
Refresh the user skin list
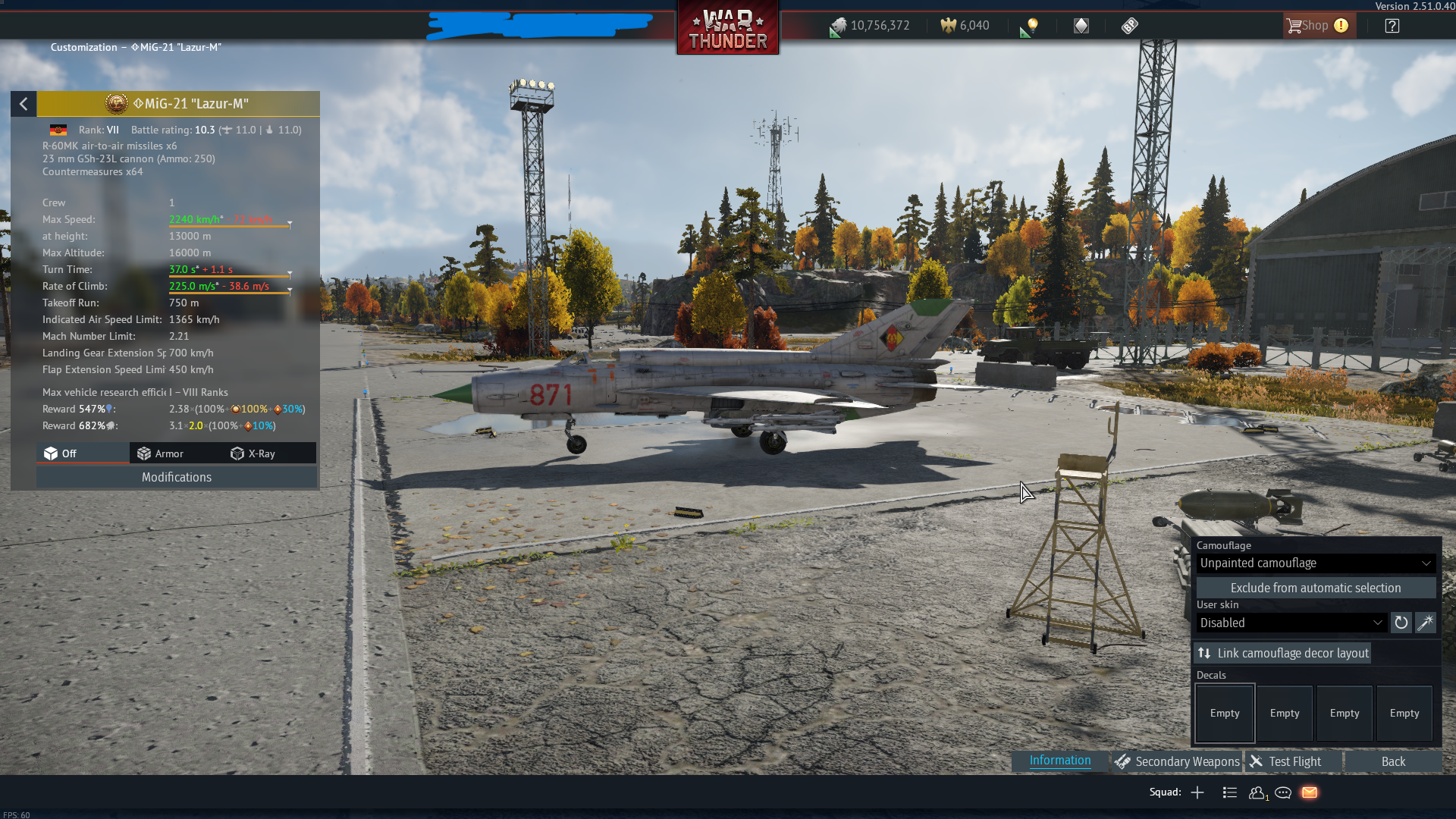tap(1401, 623)
